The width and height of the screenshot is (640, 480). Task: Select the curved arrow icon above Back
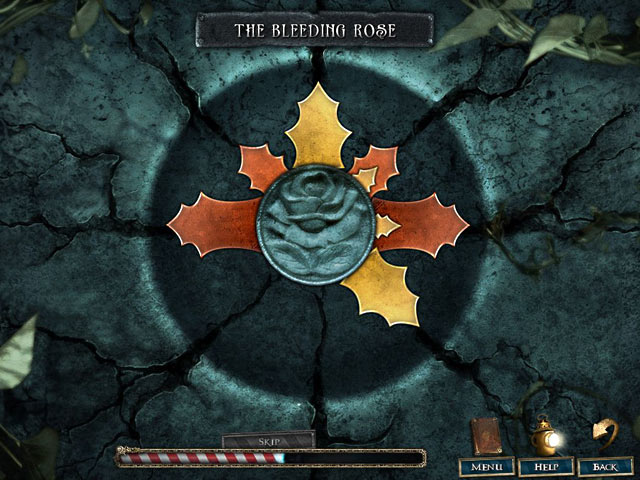(604, 432)
